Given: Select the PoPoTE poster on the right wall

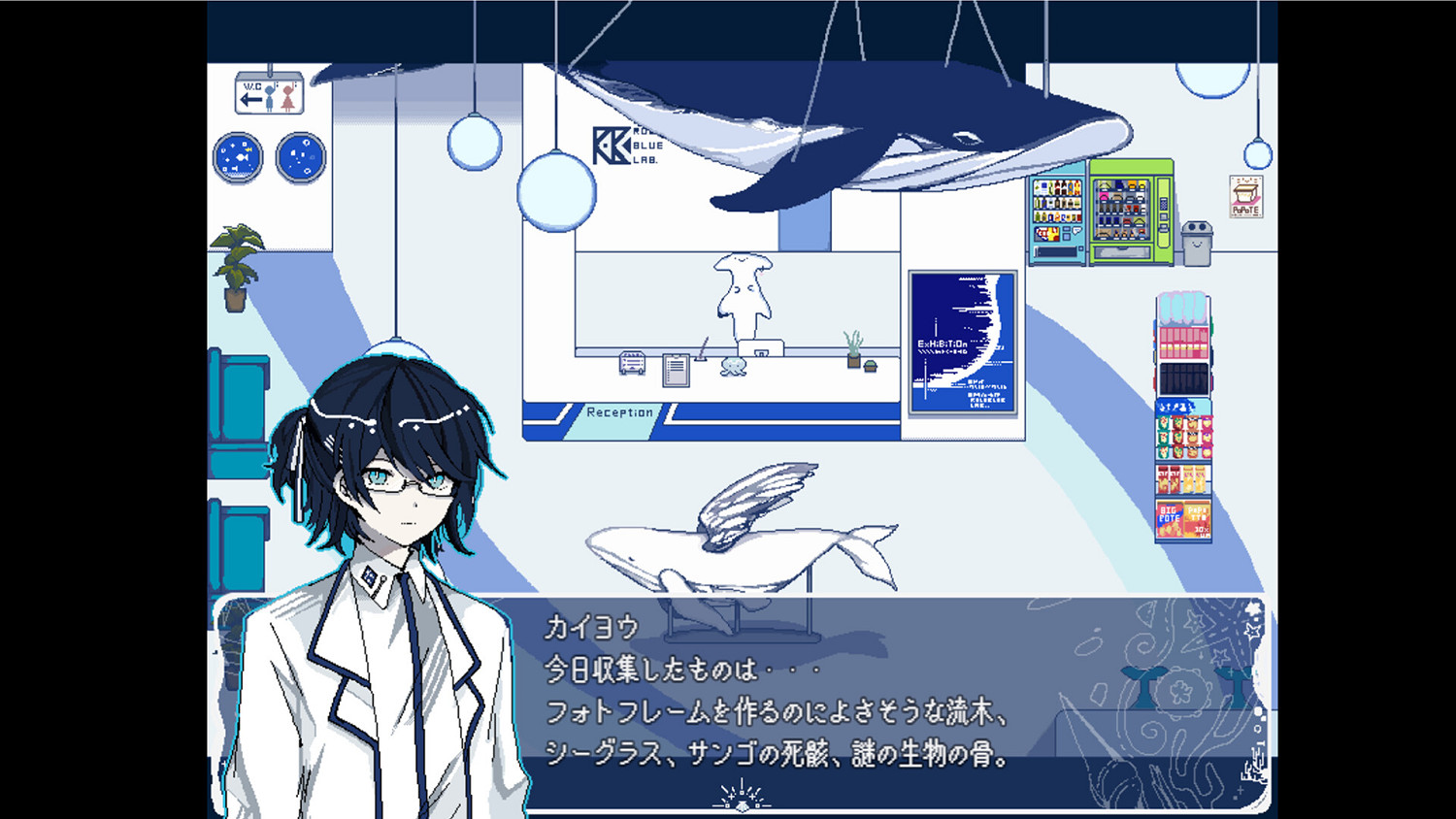Looking at the screenshot, I should pyautogui.click(x=1245, y=197).
